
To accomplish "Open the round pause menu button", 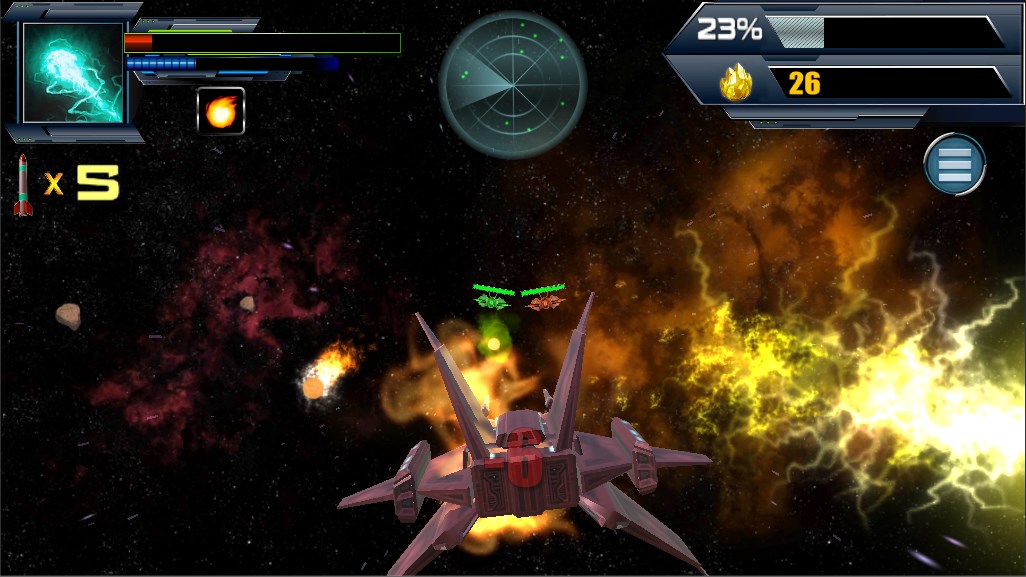I will (955, 164).
